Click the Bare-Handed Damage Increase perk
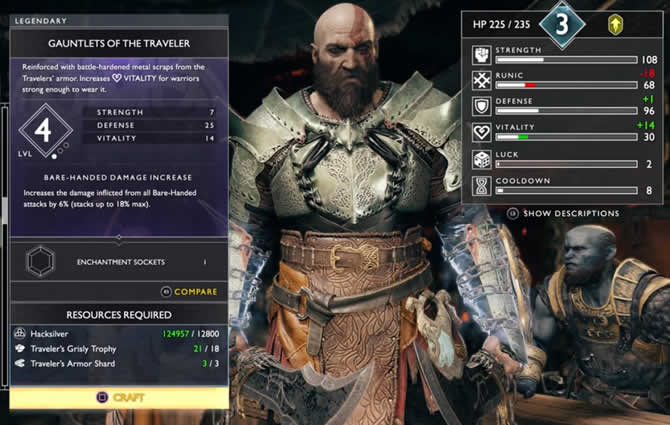Image resolution: width=670 pixels, height=425 pixels. point(119,174)
